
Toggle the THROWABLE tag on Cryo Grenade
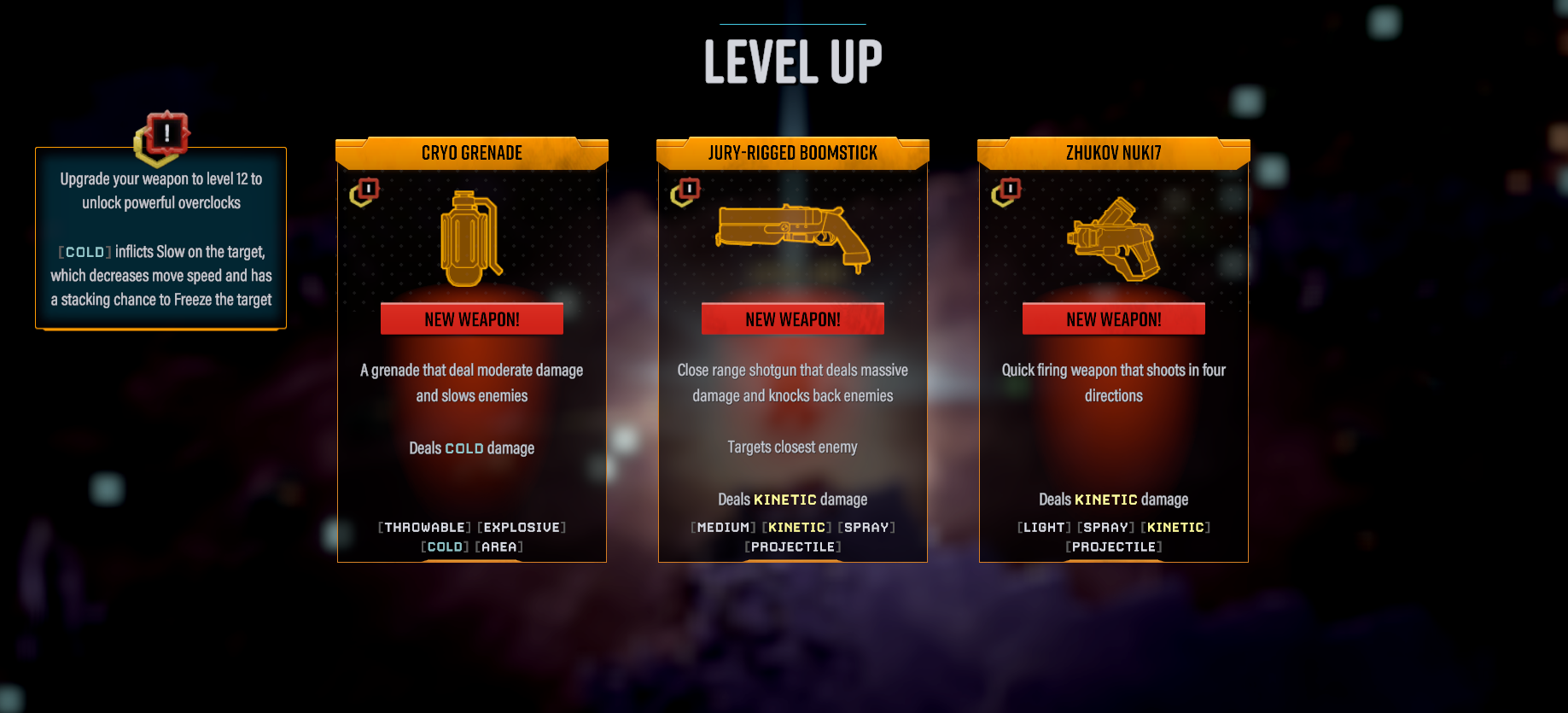(423, 527)
